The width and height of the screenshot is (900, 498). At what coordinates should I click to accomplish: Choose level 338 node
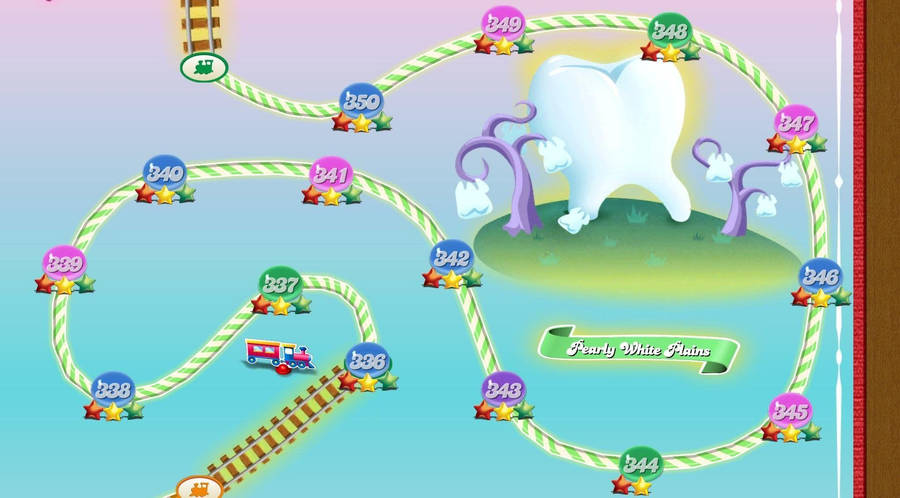pyautogui.click(x=113, y=390)
